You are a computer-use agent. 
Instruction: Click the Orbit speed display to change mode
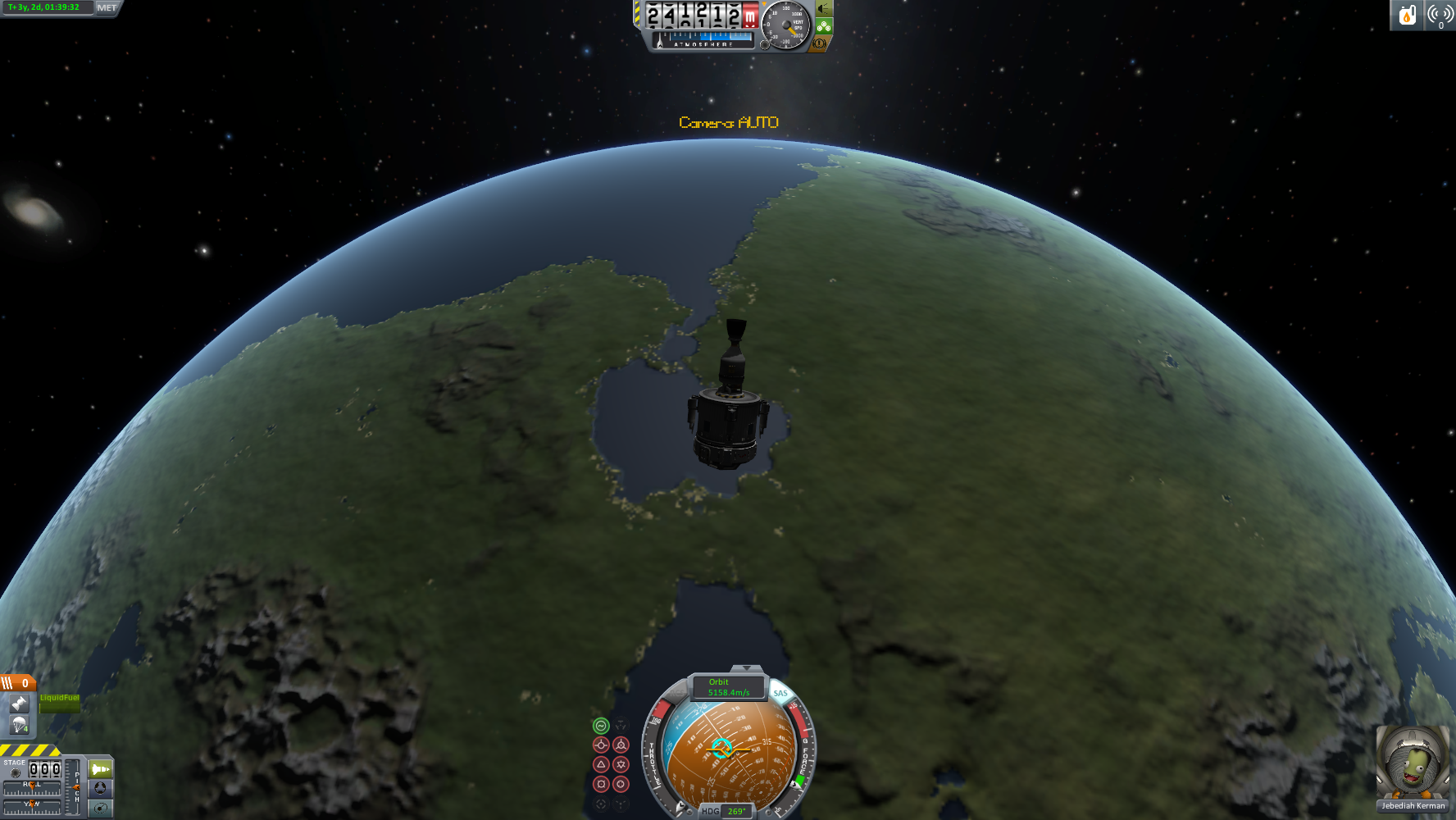coord(728,687)
